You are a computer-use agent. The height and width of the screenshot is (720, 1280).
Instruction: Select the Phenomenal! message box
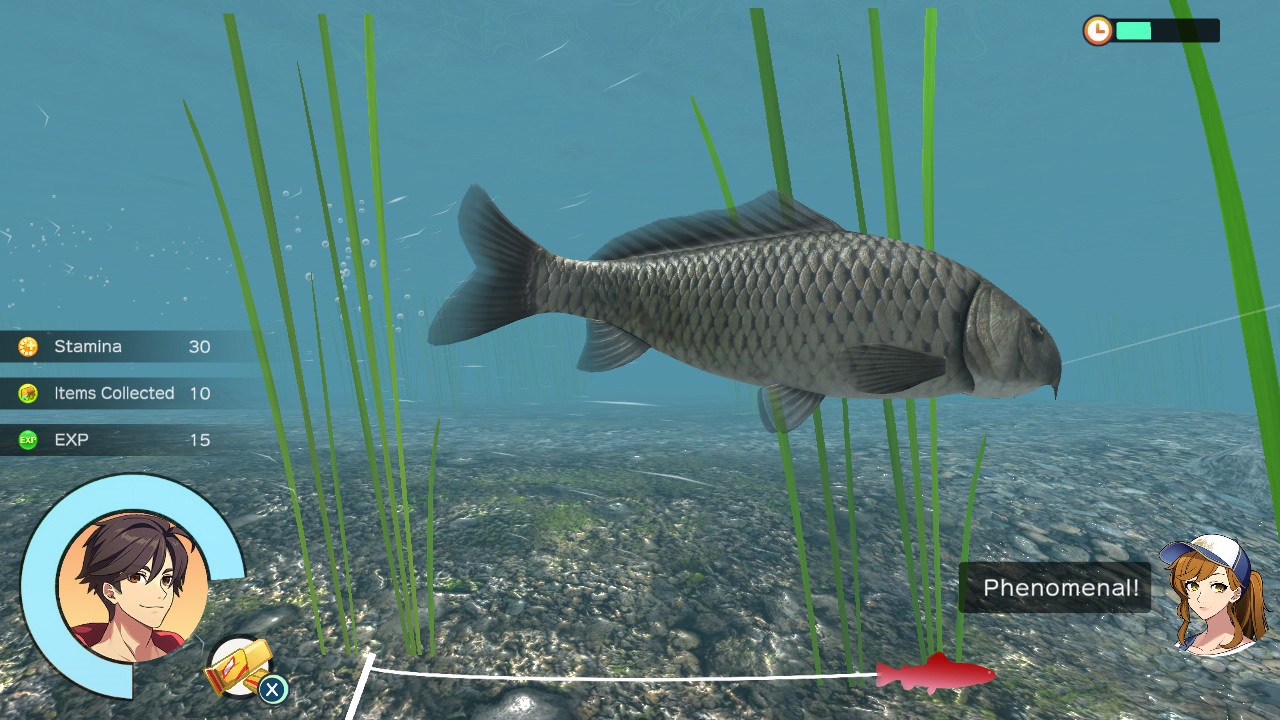click(1055, 588)
